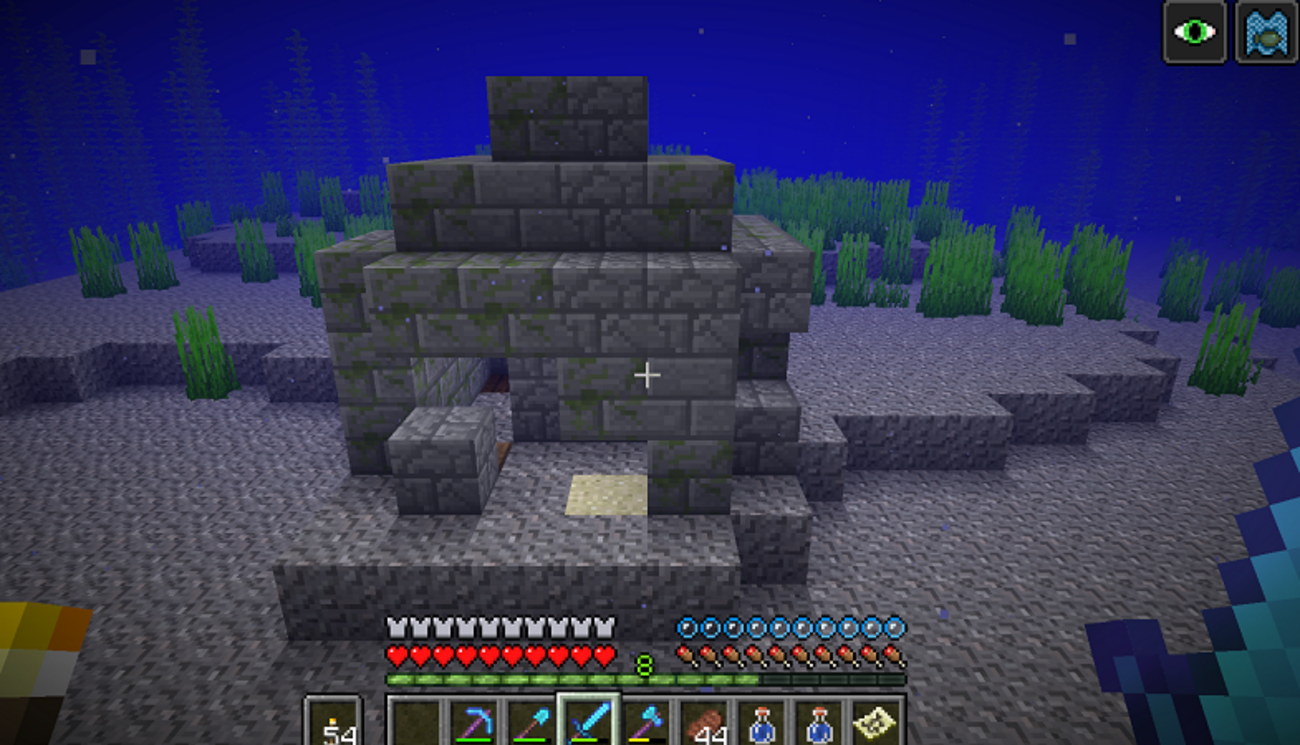
Task: Click the Water Breathing fish effect icon
Action: (x=1266, y=32)
